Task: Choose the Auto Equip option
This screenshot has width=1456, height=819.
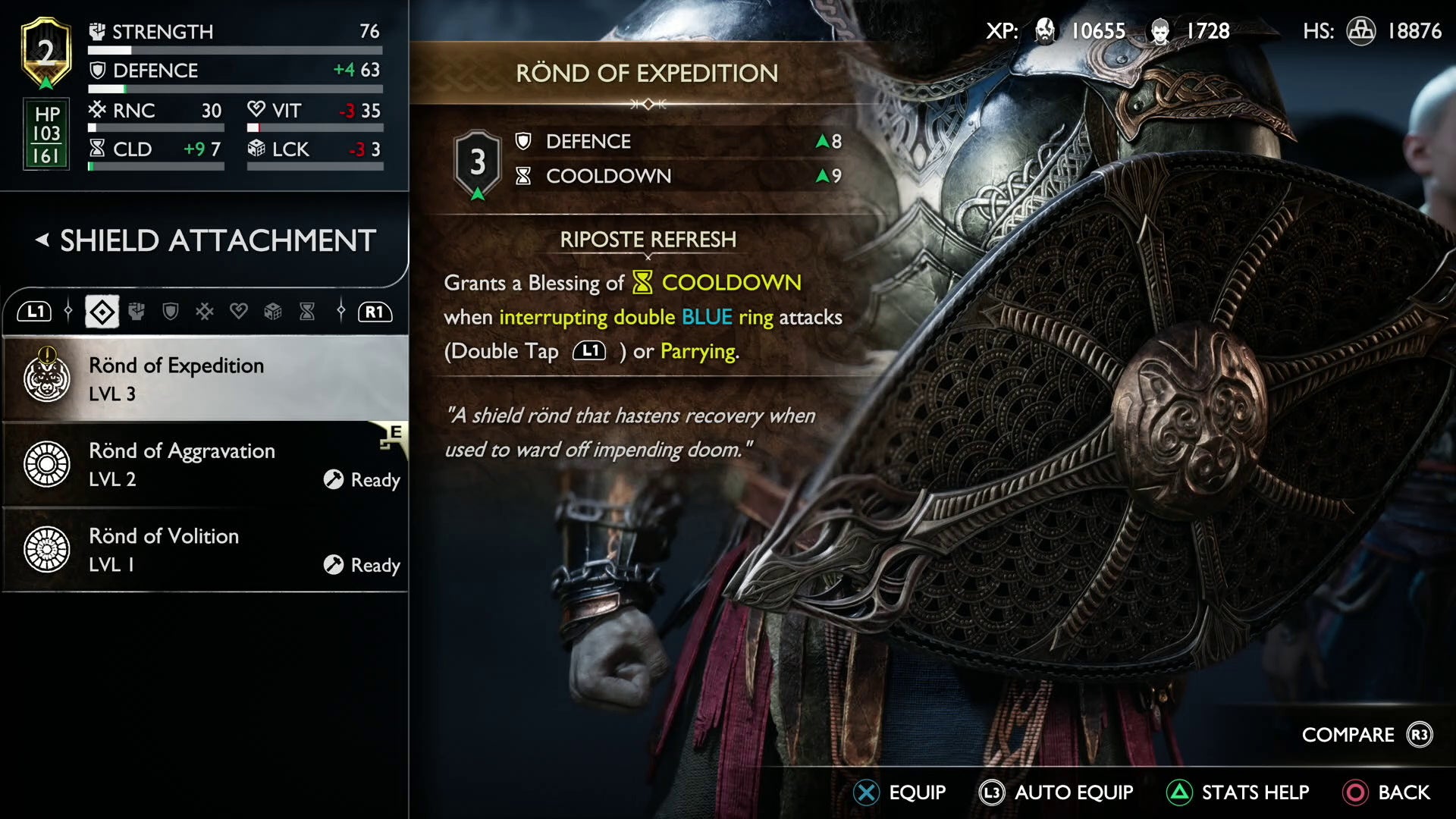Action: (x=1056, y=792)
